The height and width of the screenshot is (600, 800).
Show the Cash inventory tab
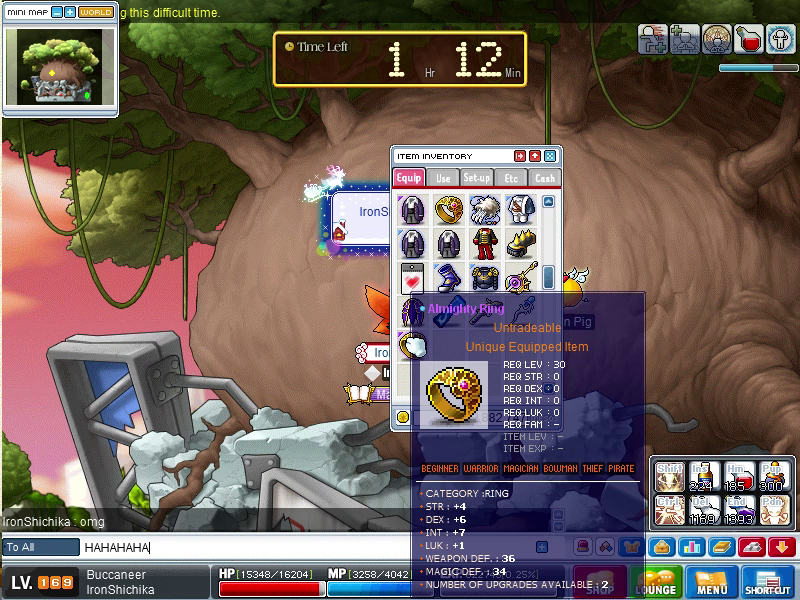pos(544,178)
